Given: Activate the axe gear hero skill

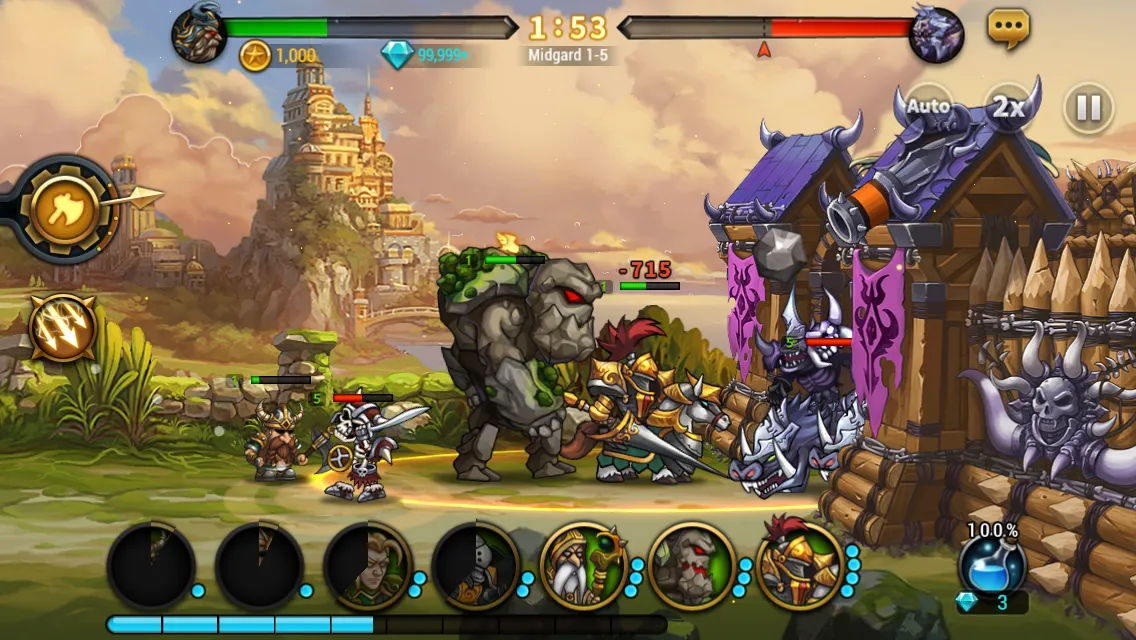Looking at the screenshot, I should 64,209.
